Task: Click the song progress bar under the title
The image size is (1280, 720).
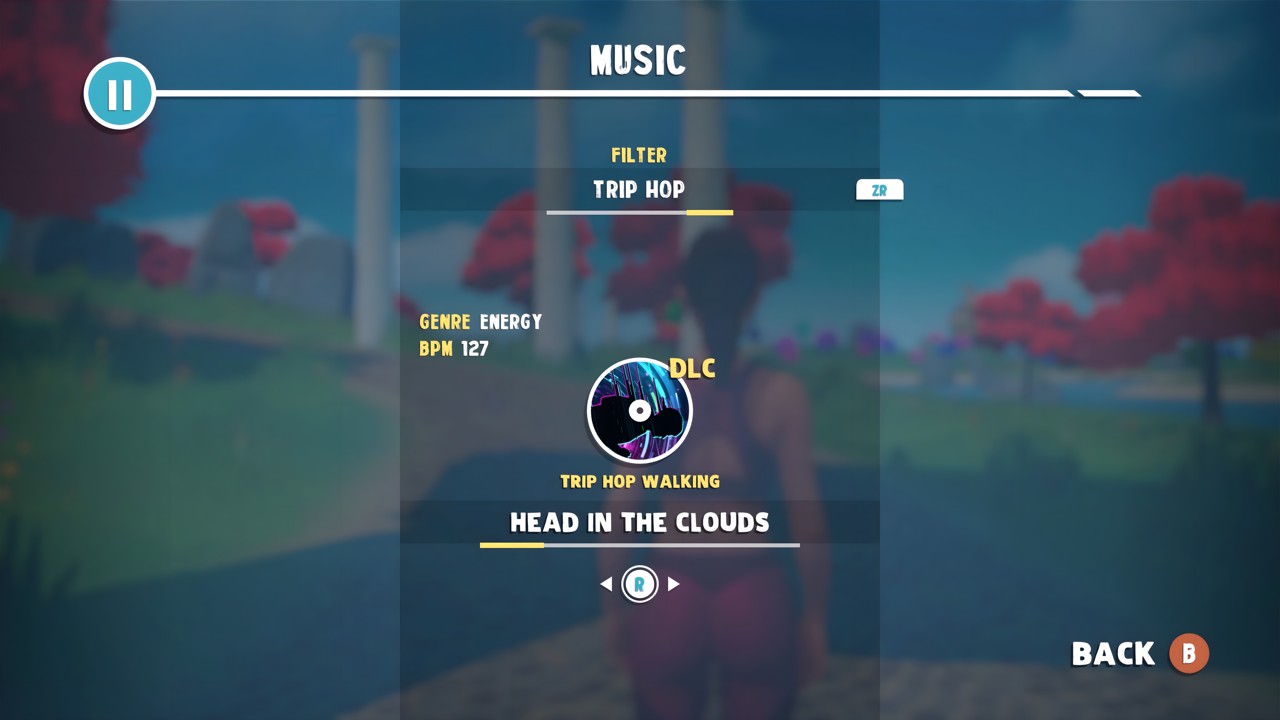Action: 640,546
